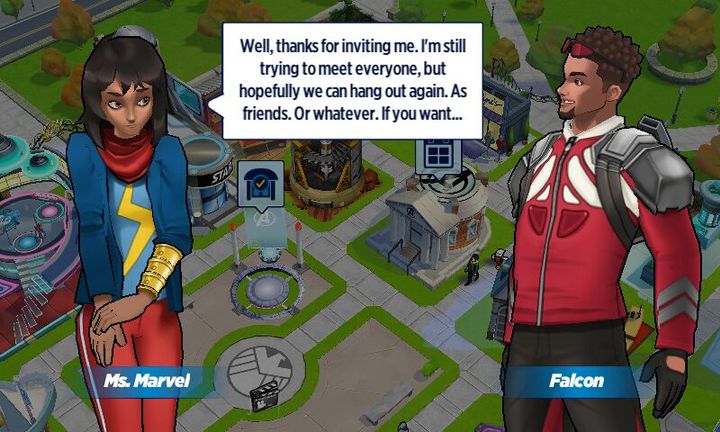The width and height of the screenshot is (720, 432).
Task: Open the clapperboard marker on the plaza
Action: (264, 398)
